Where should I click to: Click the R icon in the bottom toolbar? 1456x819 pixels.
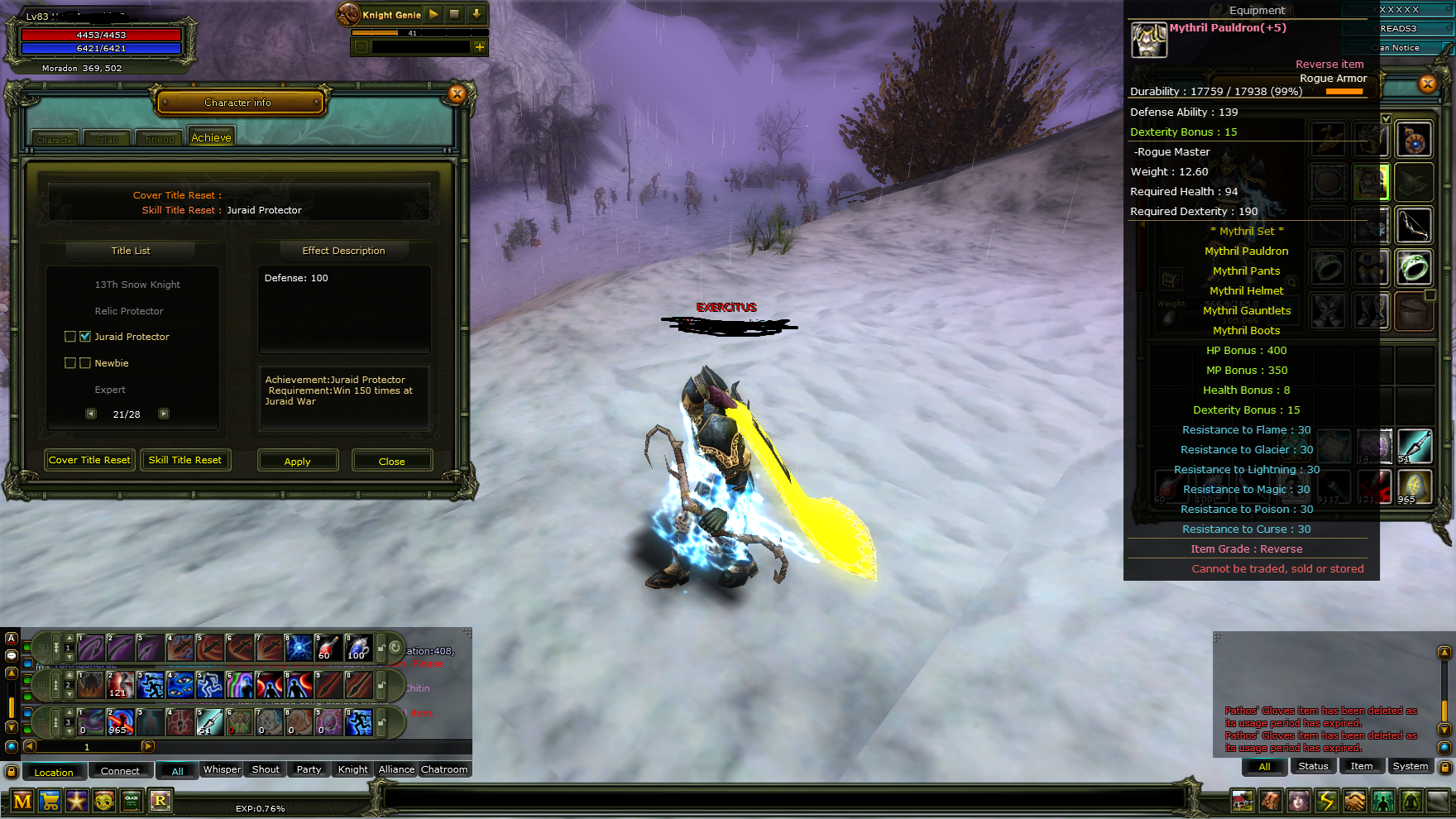[x=160, y=801]
